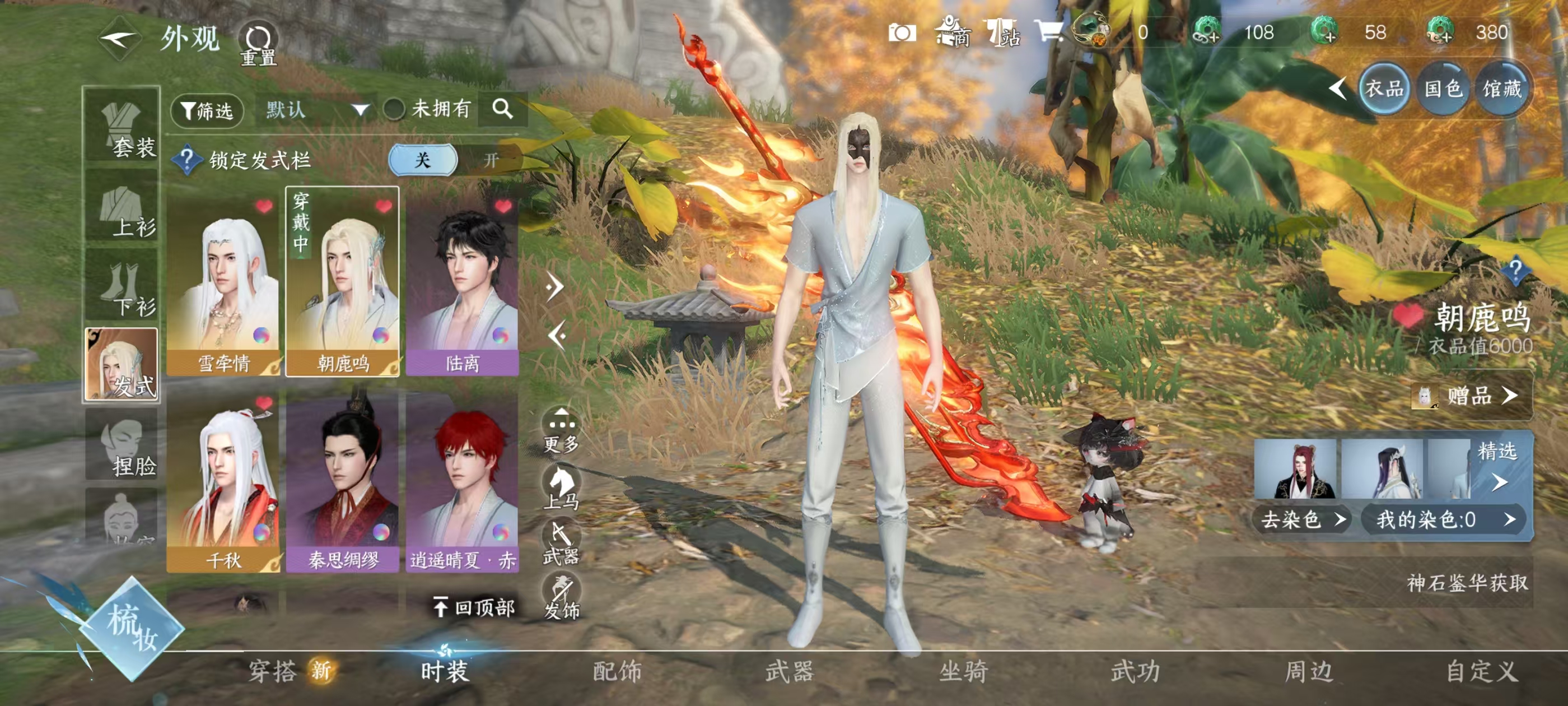Open the 筛选 filter options
The height and width of the screenshot is (706, 1568).
tap(207, 111)
